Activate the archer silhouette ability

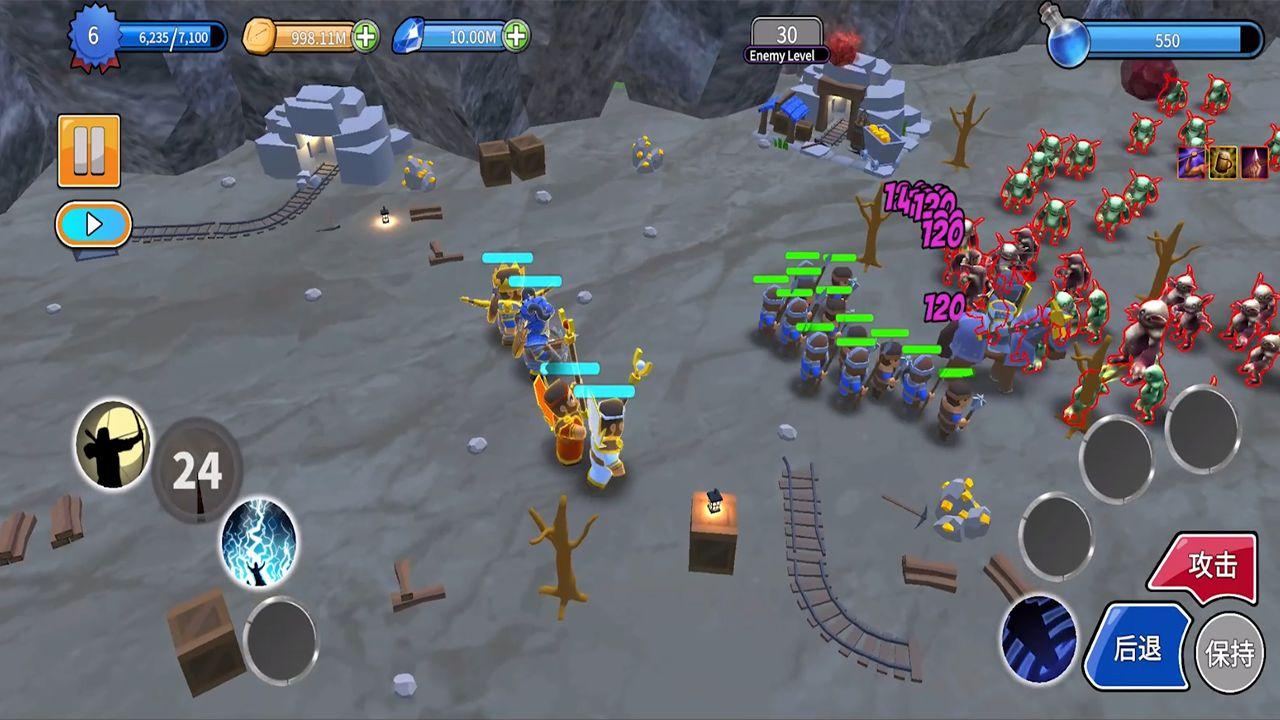pos(113,444)
